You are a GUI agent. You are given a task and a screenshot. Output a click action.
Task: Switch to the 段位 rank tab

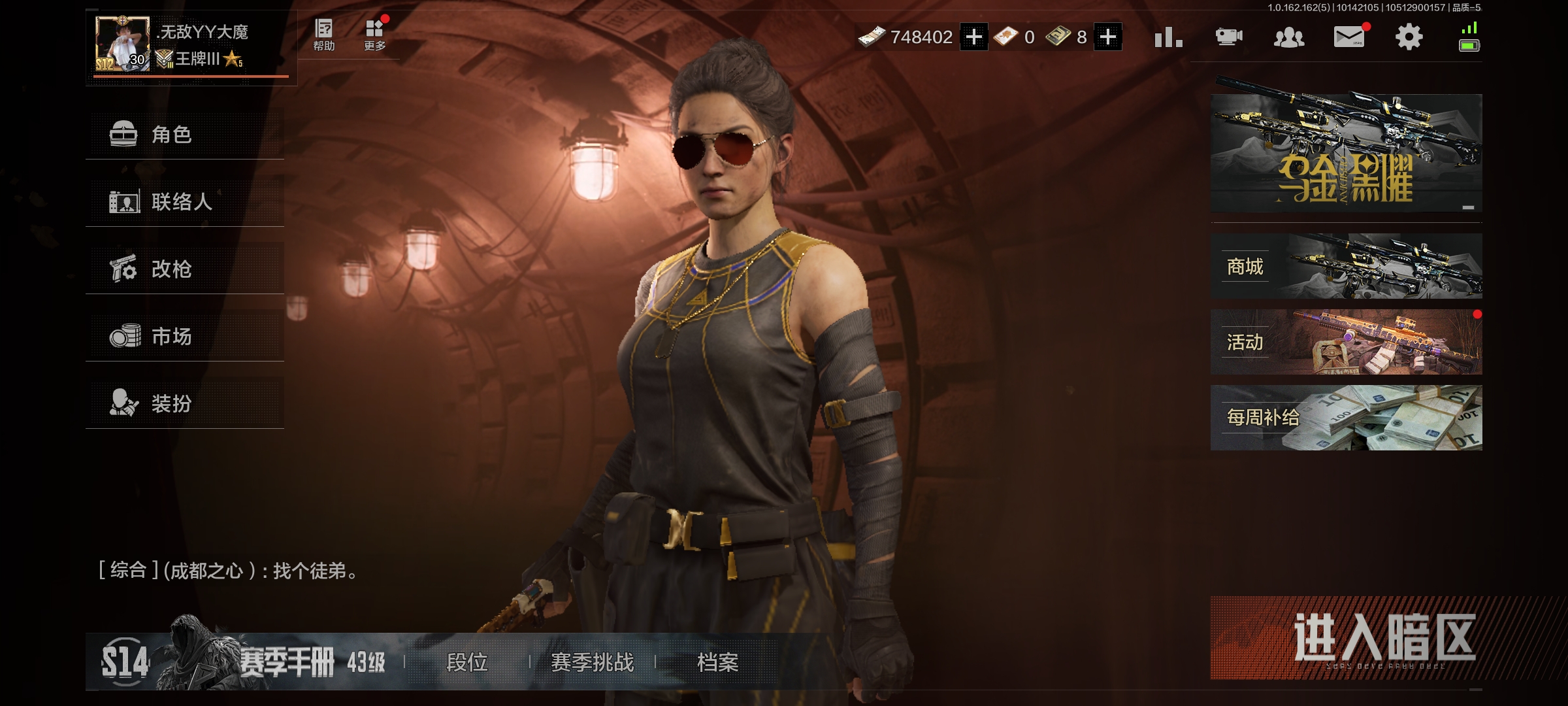[x=467, y=662]
